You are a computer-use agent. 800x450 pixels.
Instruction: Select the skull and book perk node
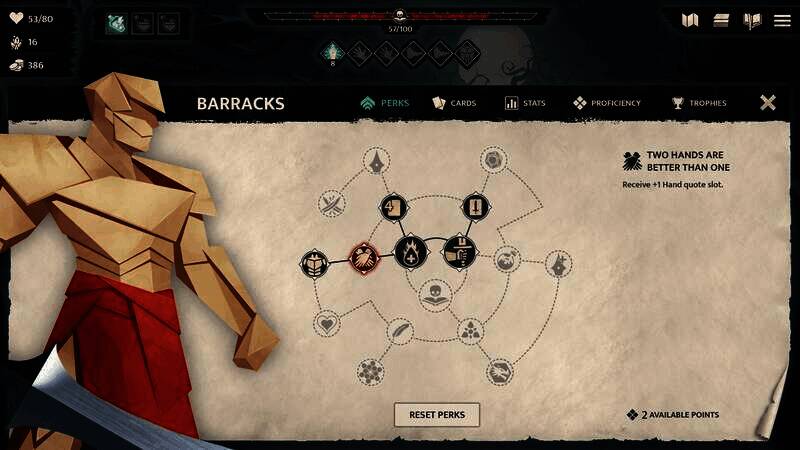pyautogui.click(x=433, y=295)
